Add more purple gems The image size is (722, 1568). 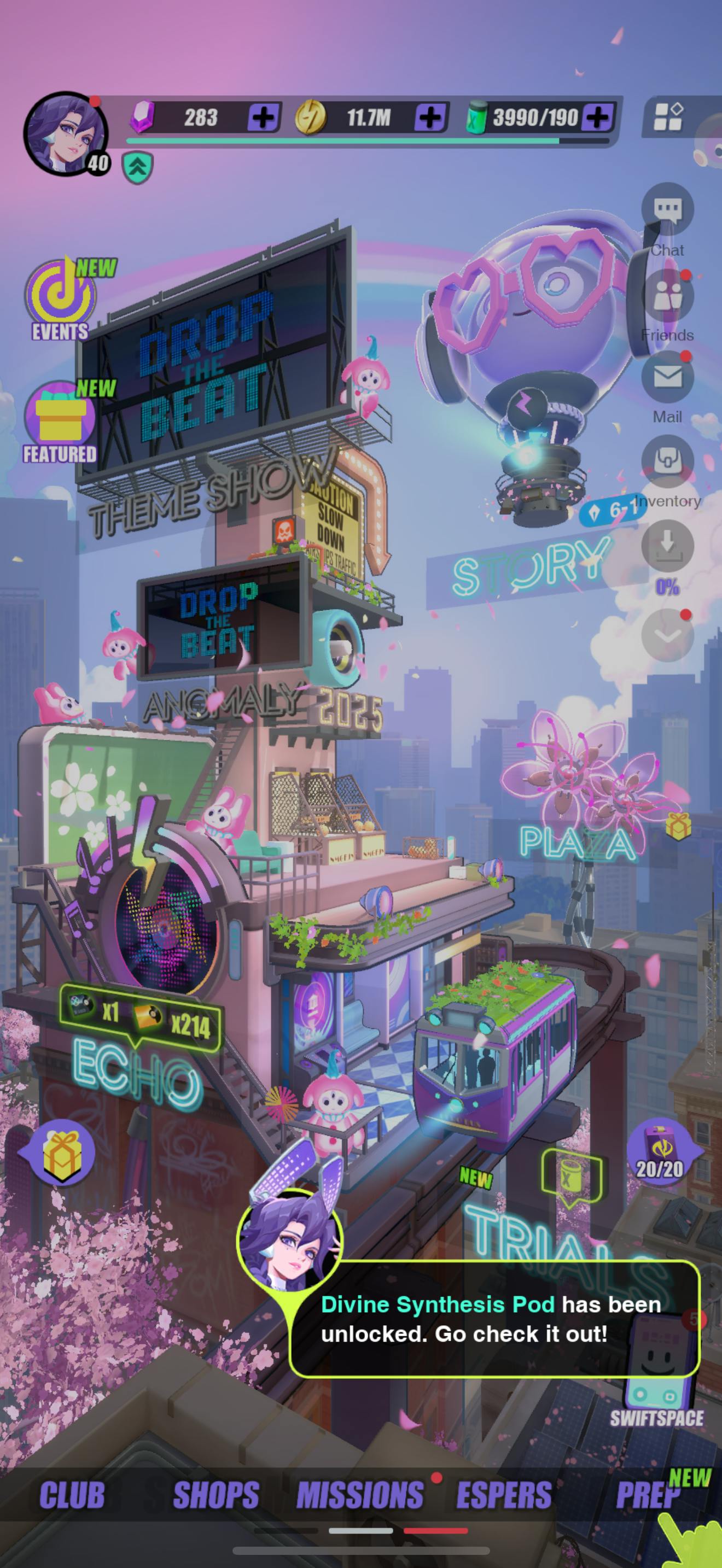(263, 117)
